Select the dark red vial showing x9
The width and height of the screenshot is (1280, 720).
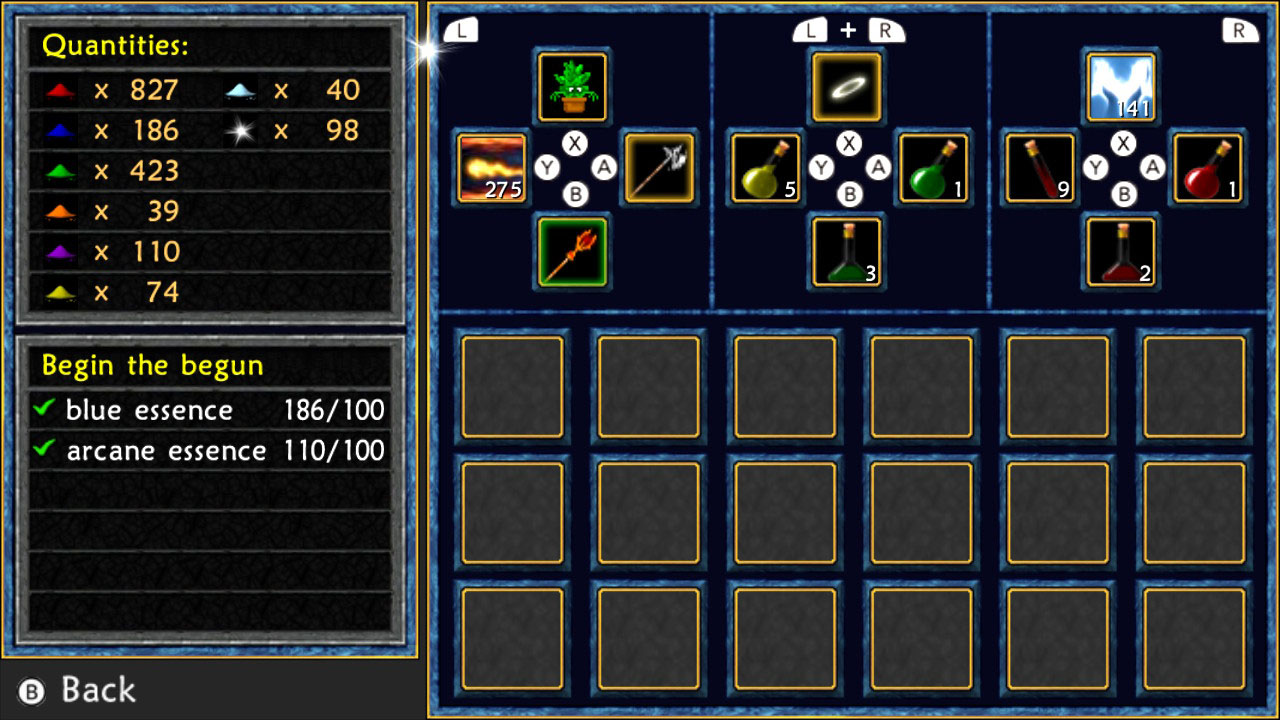1040,169
